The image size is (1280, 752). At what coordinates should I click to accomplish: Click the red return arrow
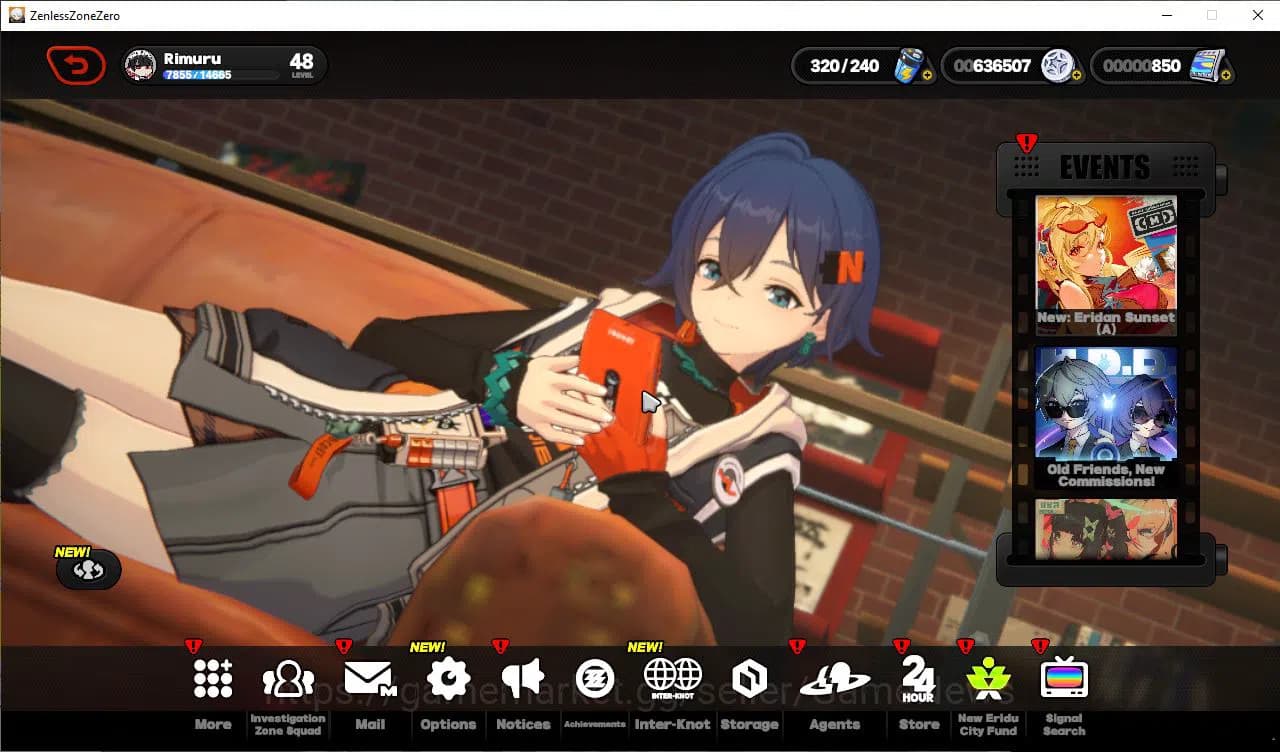76,65
